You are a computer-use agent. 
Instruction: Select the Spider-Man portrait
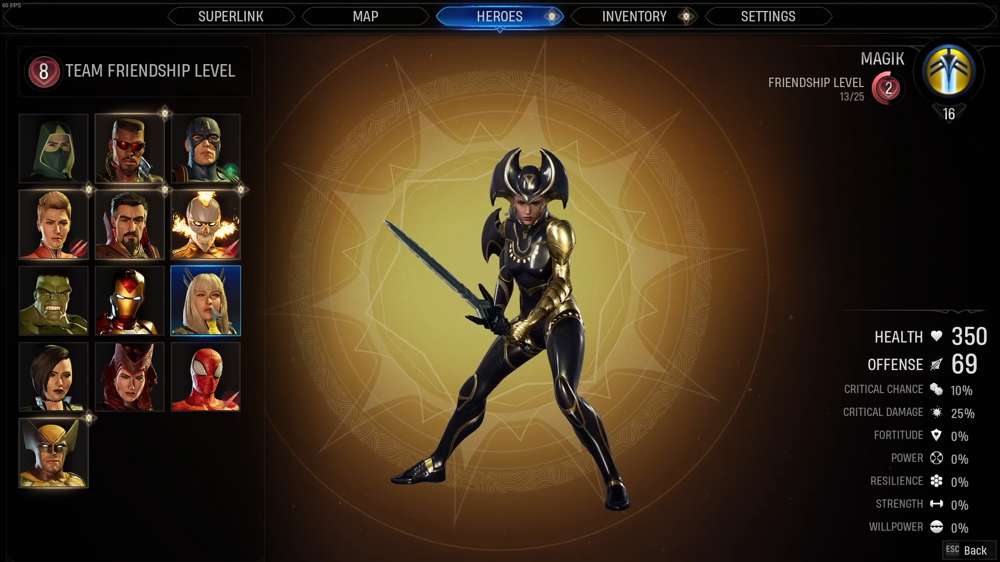[205, 376]
